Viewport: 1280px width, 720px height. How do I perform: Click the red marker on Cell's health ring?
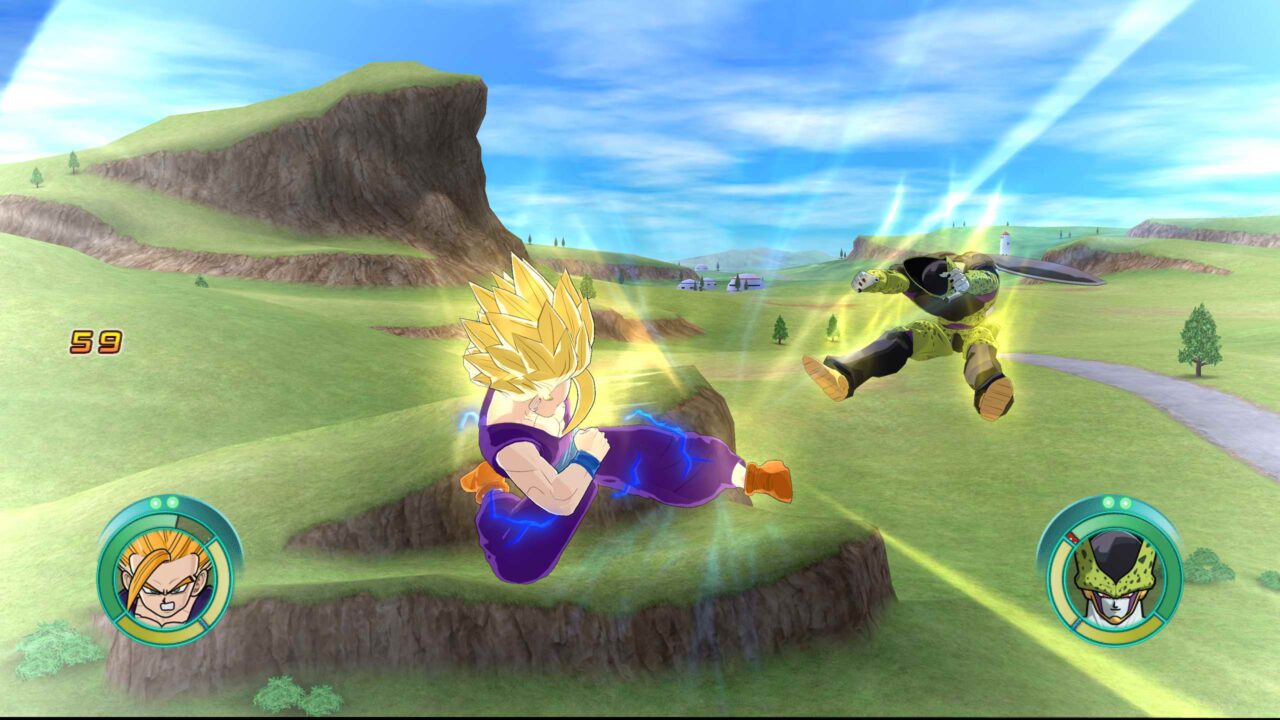point(1073,537)
